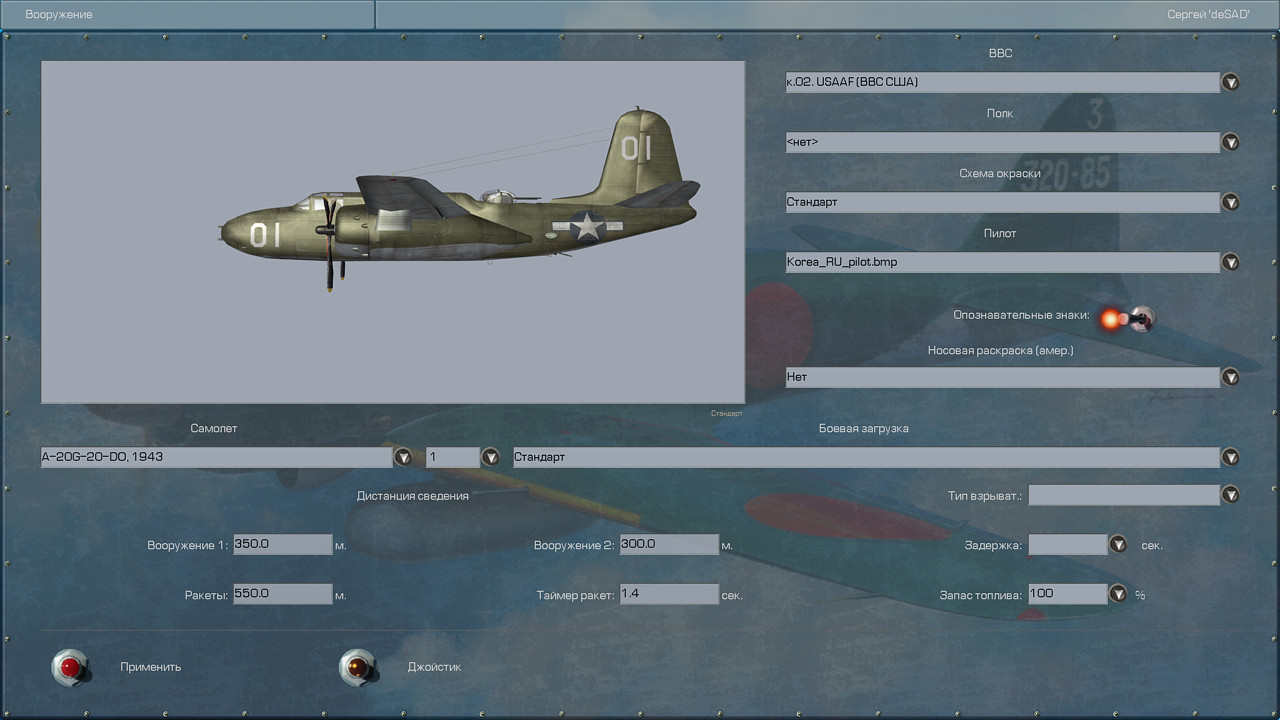
Task: Click the Применить (Apply) button
Action: coord(70,667)
